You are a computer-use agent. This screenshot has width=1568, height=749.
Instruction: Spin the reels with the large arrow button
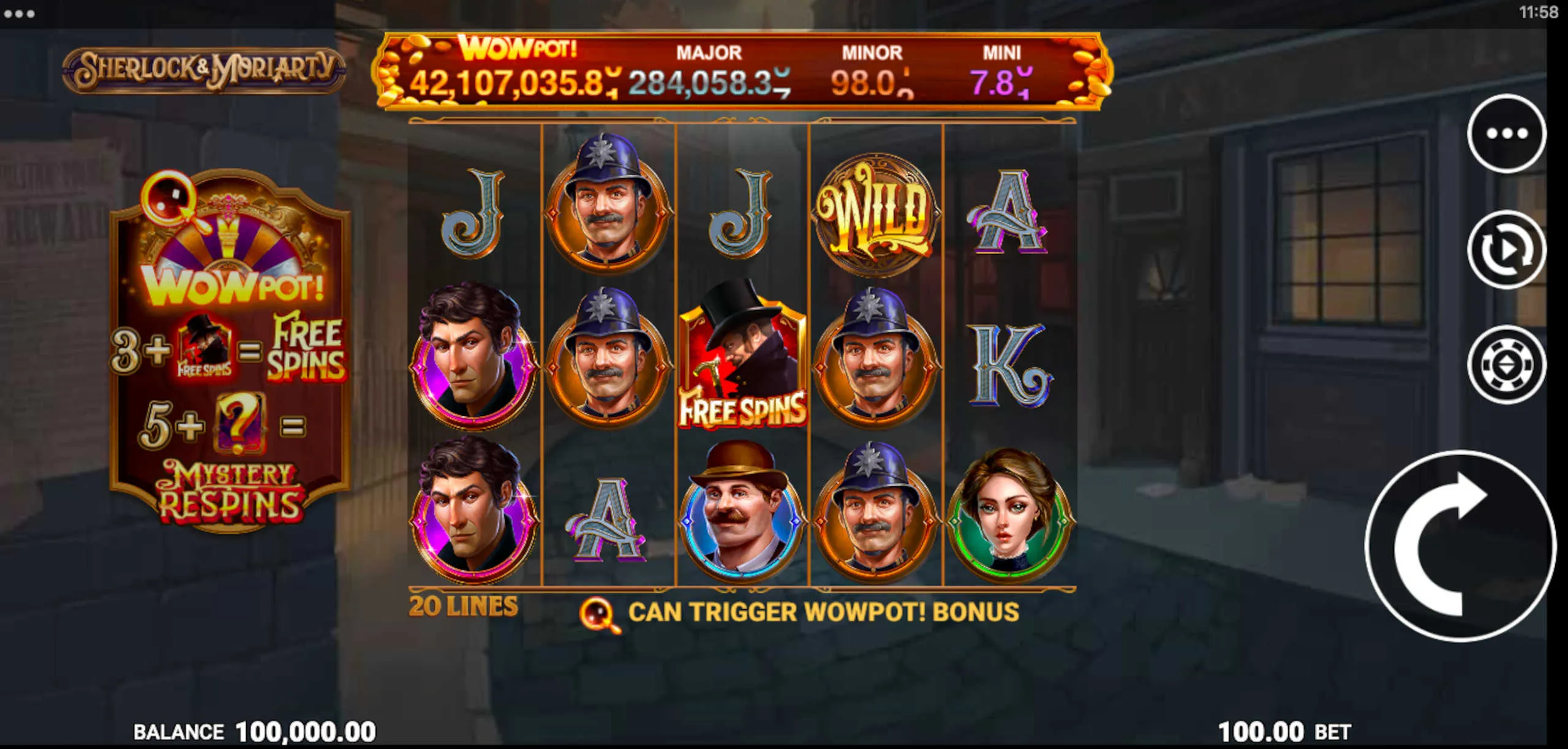[x=1460, y=546]
